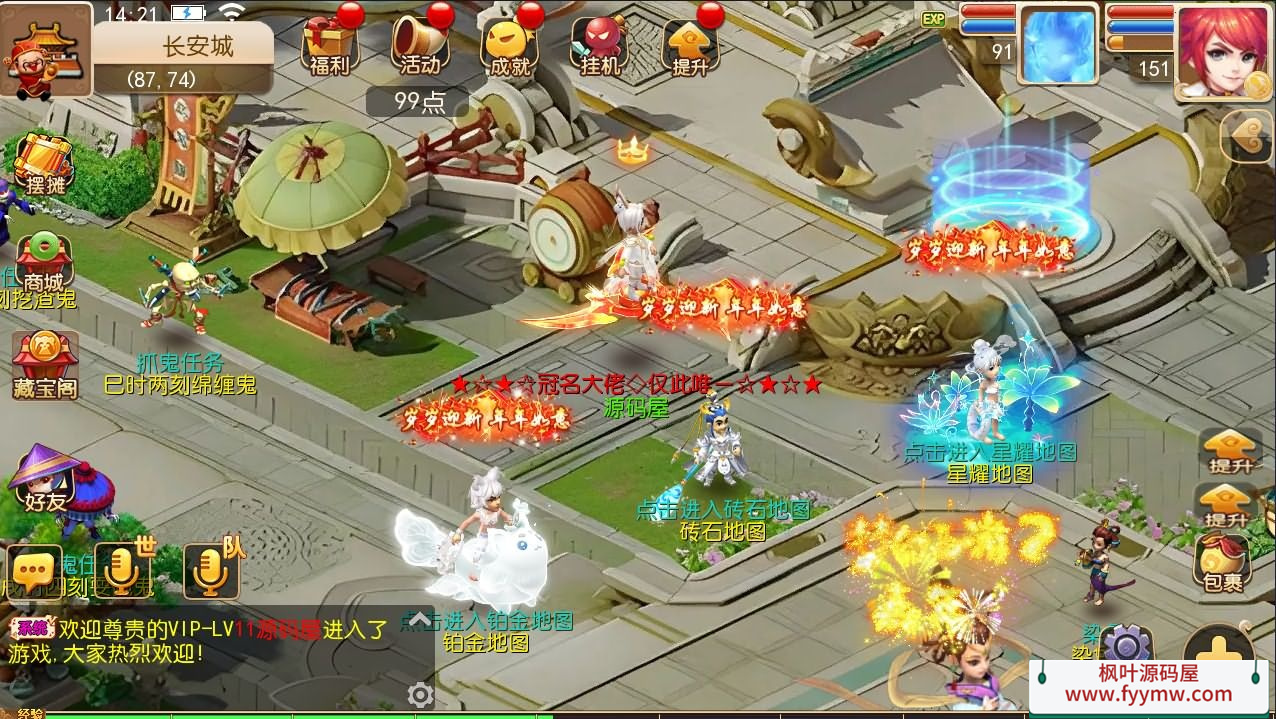This screenshot has width=1276, height=719.
Task: Click the golden cloud arrow collapse button
Action: pyautogui.click(x=1247, y=136)
